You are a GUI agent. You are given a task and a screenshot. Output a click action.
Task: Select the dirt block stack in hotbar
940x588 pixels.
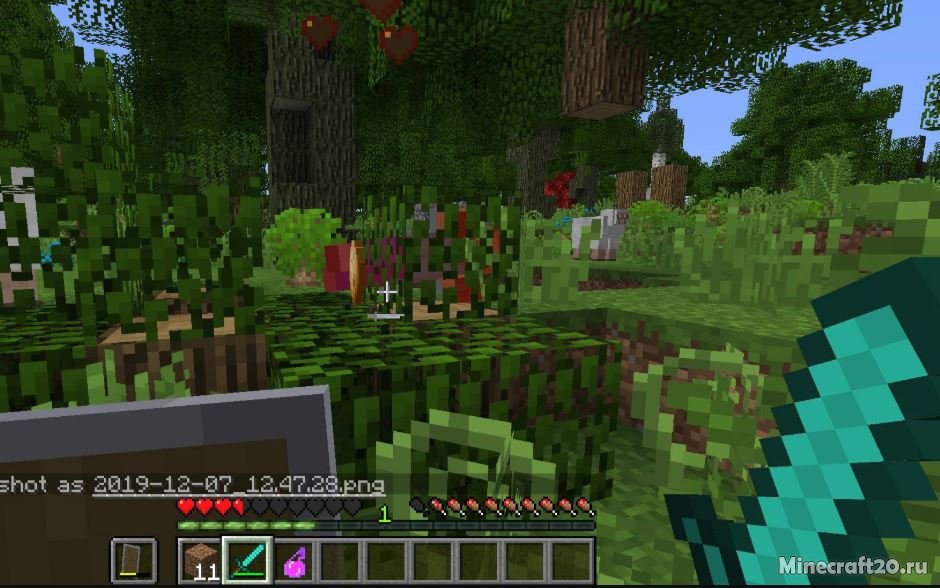[202, 560]
